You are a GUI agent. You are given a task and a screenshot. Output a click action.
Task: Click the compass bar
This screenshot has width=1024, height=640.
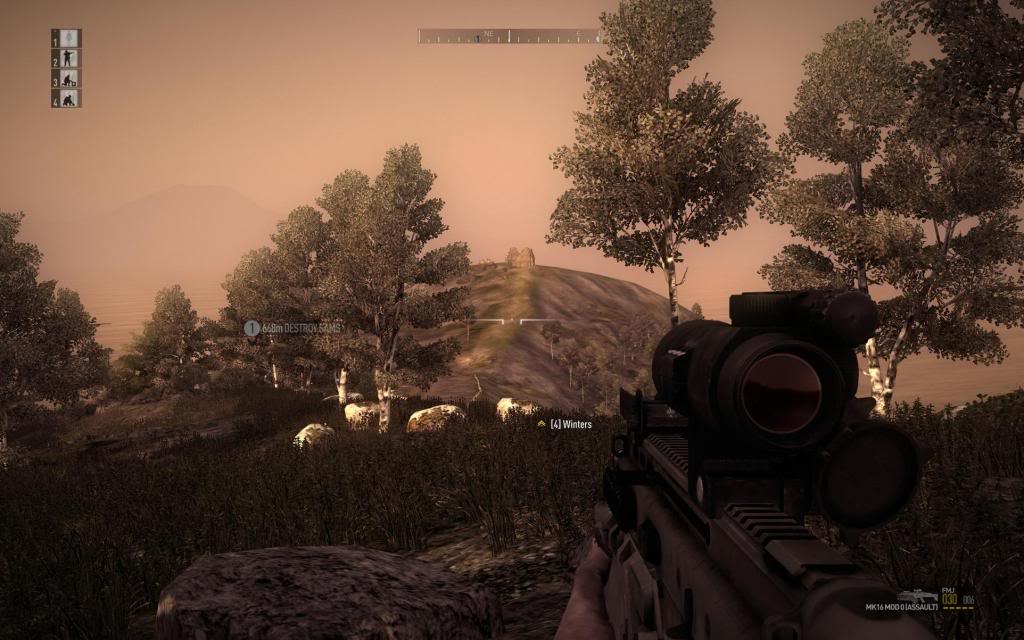[x=510, y=36]
